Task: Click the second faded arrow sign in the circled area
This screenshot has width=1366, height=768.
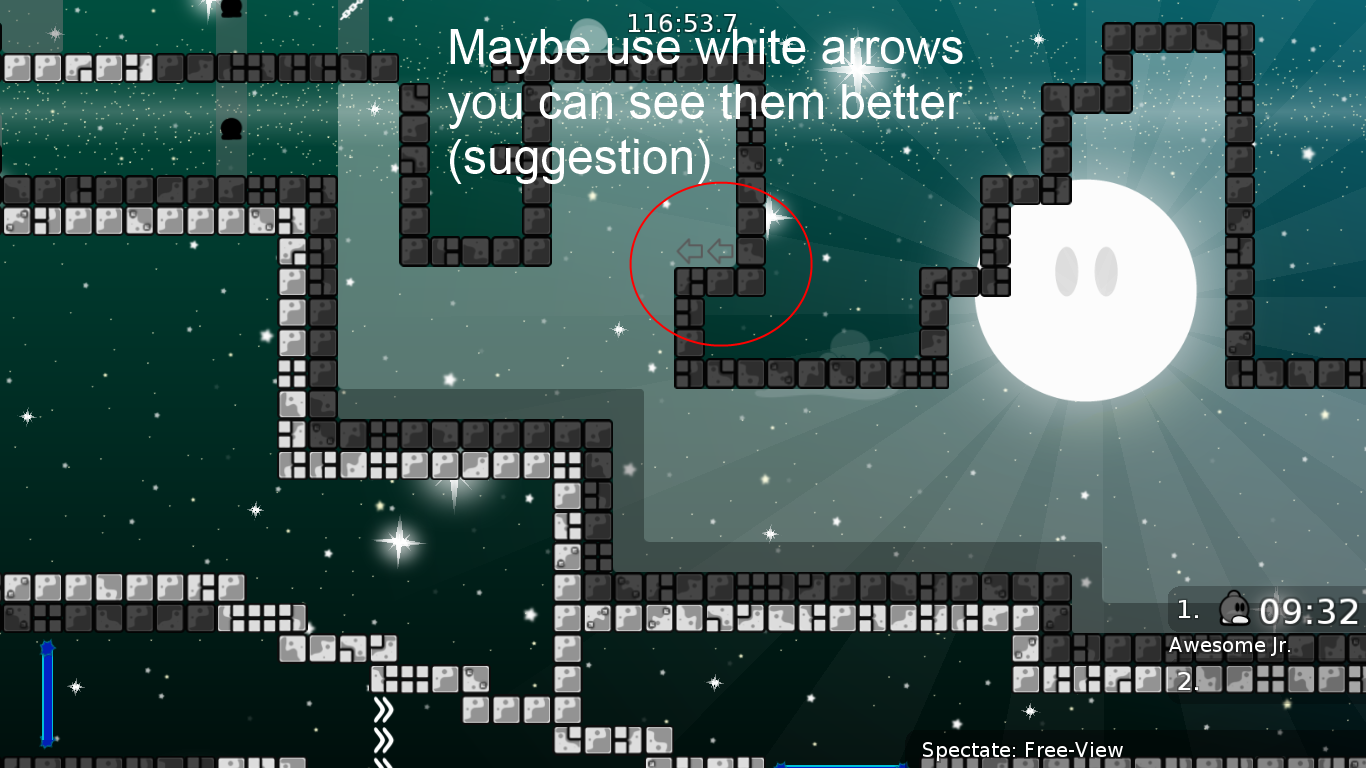Action: click(721, 251)
